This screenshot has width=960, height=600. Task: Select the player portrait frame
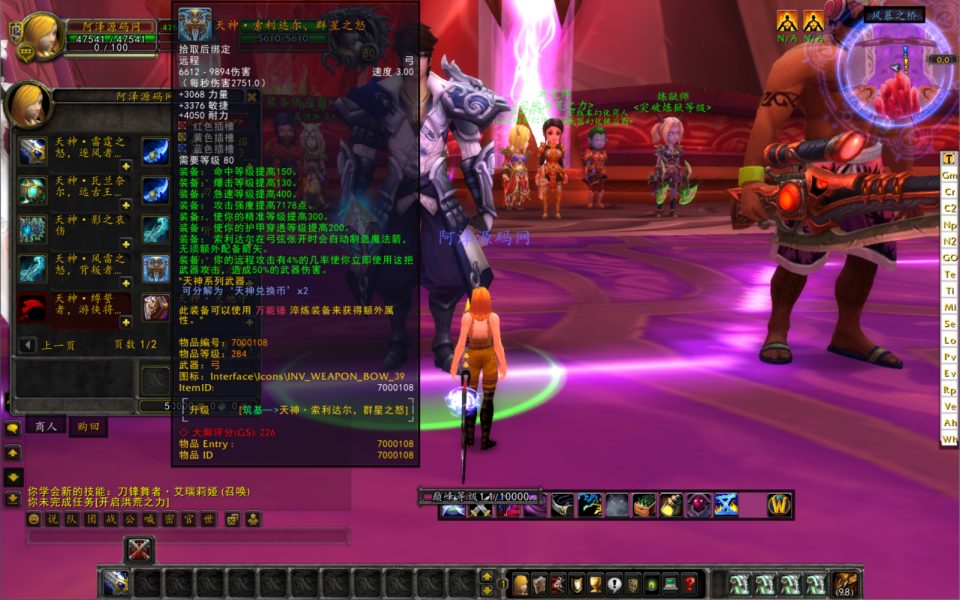[x=41, y=40]
